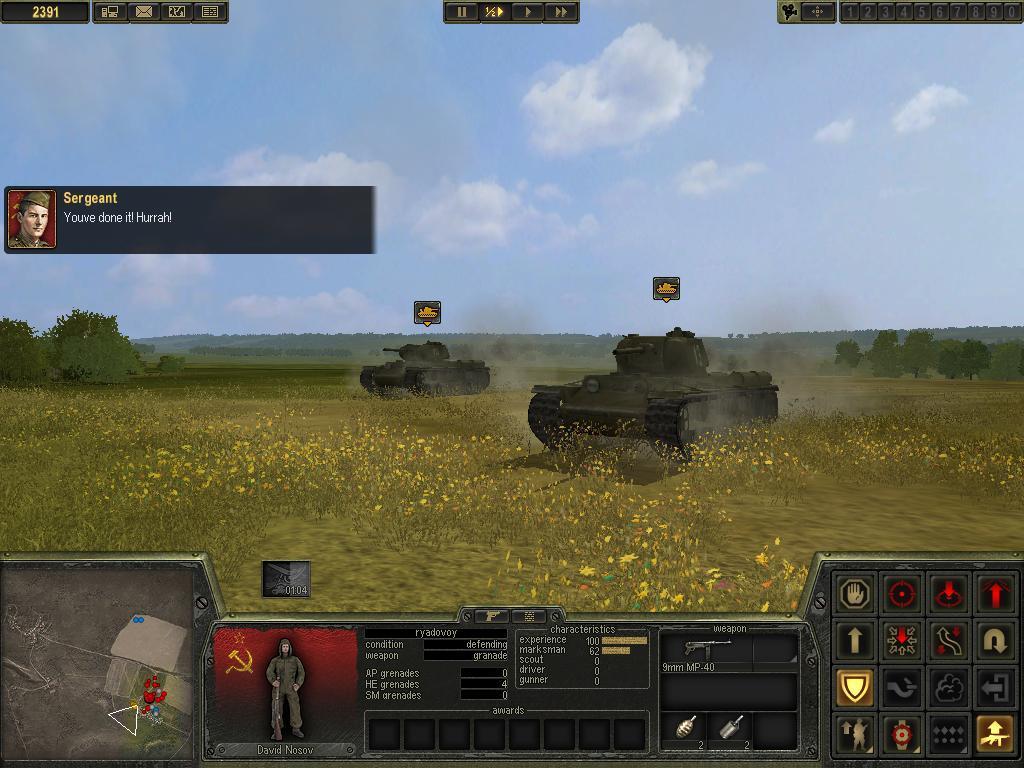The width and height of the screenshot is (1024, 768).
Task: Open the map button in top bar
Action: point(177,12)
